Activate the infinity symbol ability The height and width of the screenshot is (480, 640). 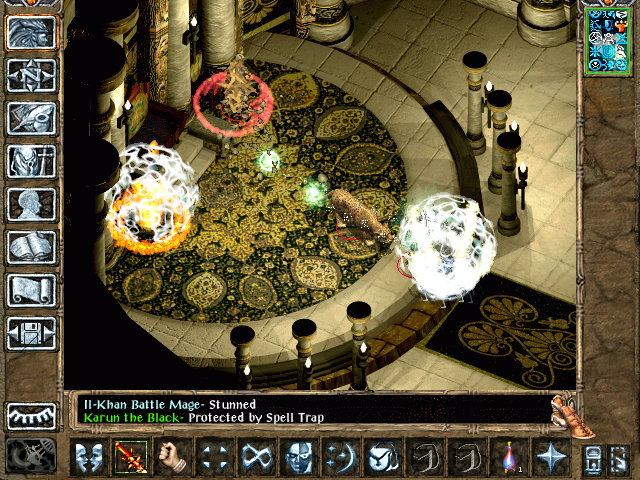click(x=257, y=457)
